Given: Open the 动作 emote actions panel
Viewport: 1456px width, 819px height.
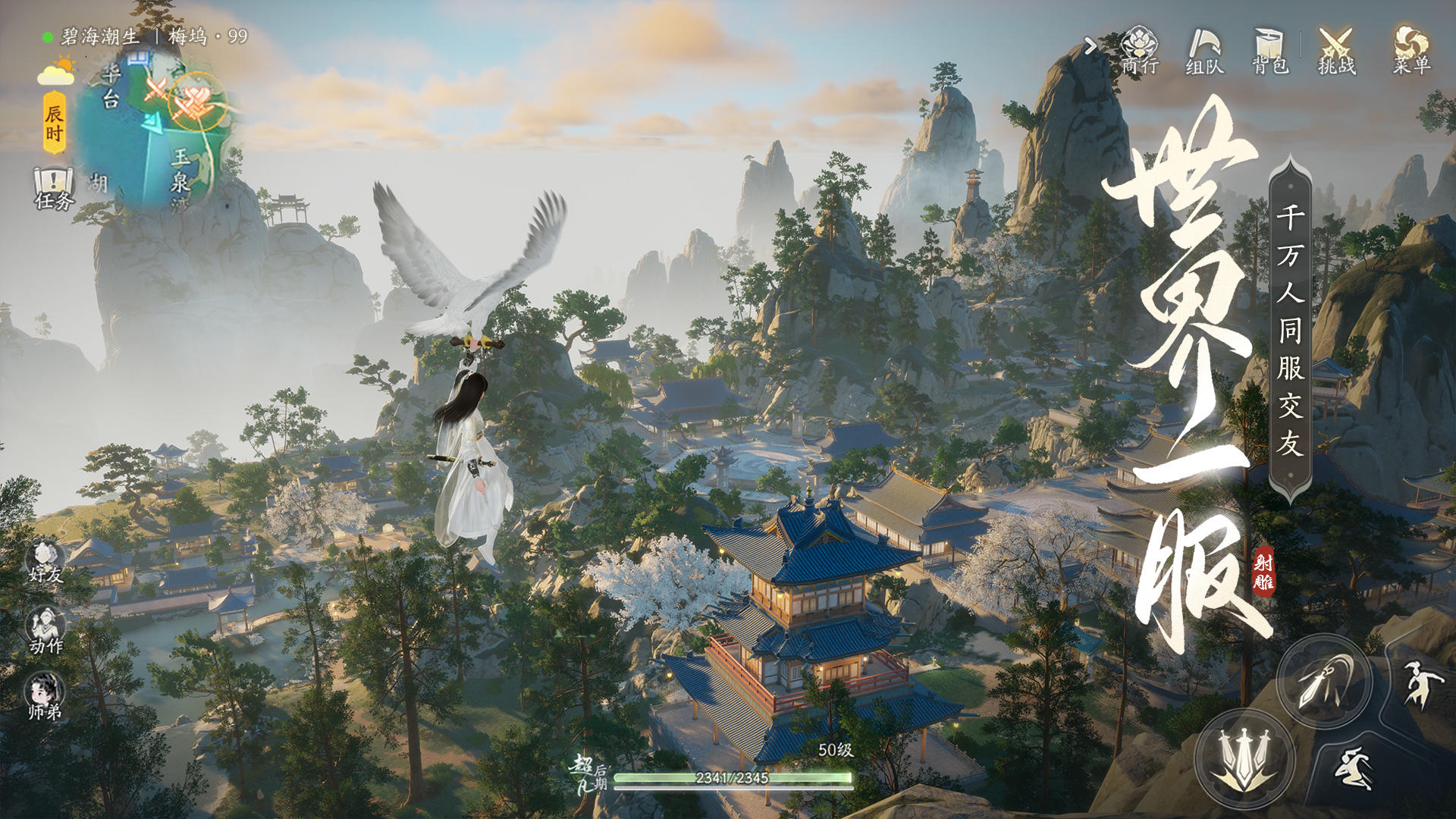Looking at the screenshot, I should 45,631.
